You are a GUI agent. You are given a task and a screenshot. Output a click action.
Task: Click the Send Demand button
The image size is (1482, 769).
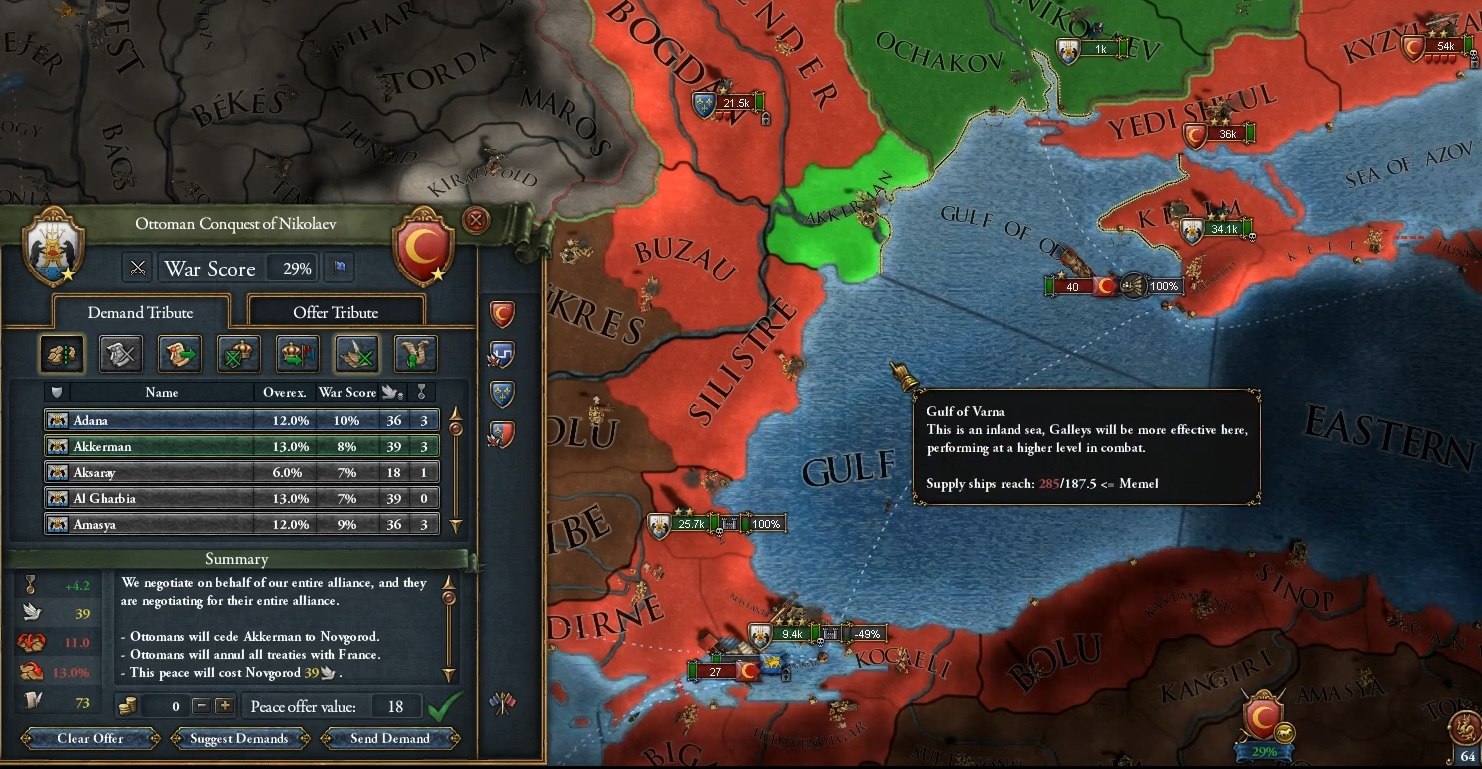coord(389,739)
